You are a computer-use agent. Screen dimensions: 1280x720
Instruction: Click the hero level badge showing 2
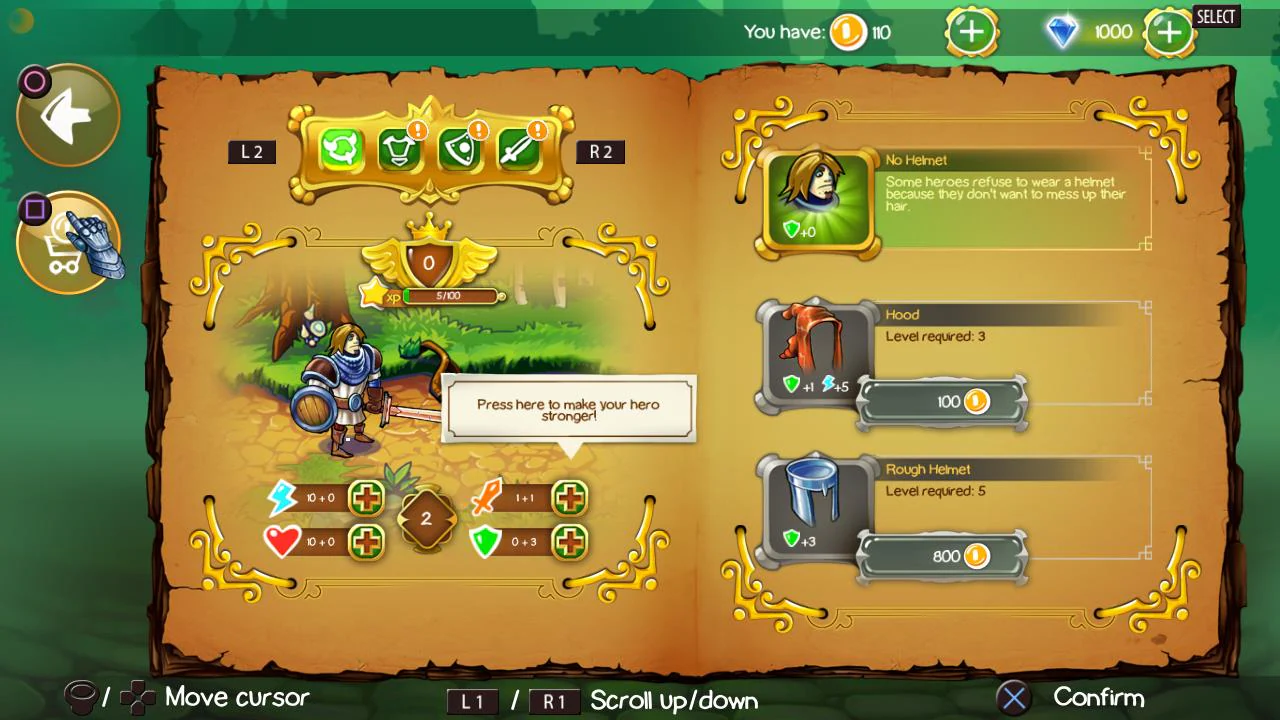tap(427, 518)
